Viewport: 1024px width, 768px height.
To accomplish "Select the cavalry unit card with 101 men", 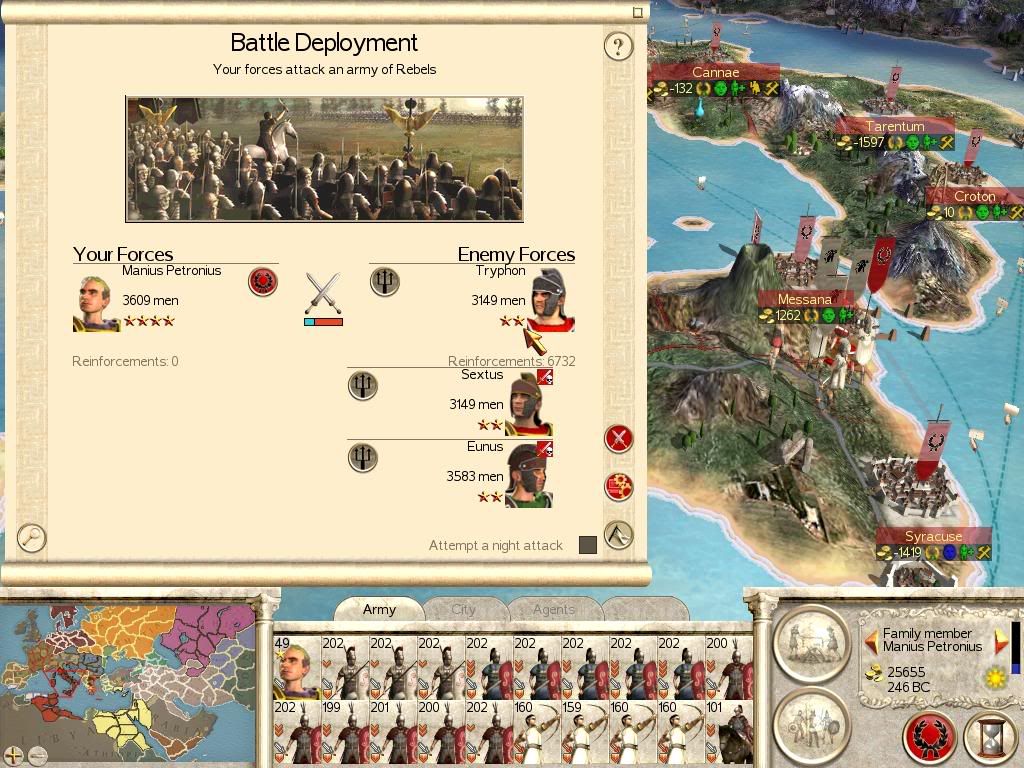I will point(729,731).
